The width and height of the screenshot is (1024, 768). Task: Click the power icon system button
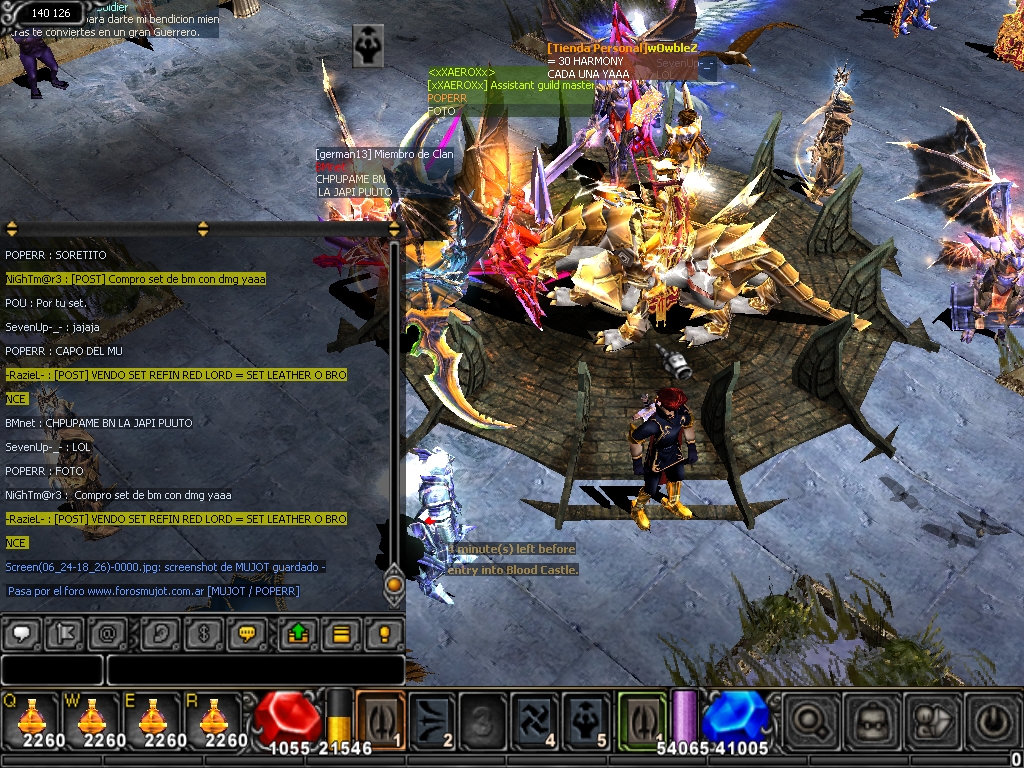coord(991,720)
